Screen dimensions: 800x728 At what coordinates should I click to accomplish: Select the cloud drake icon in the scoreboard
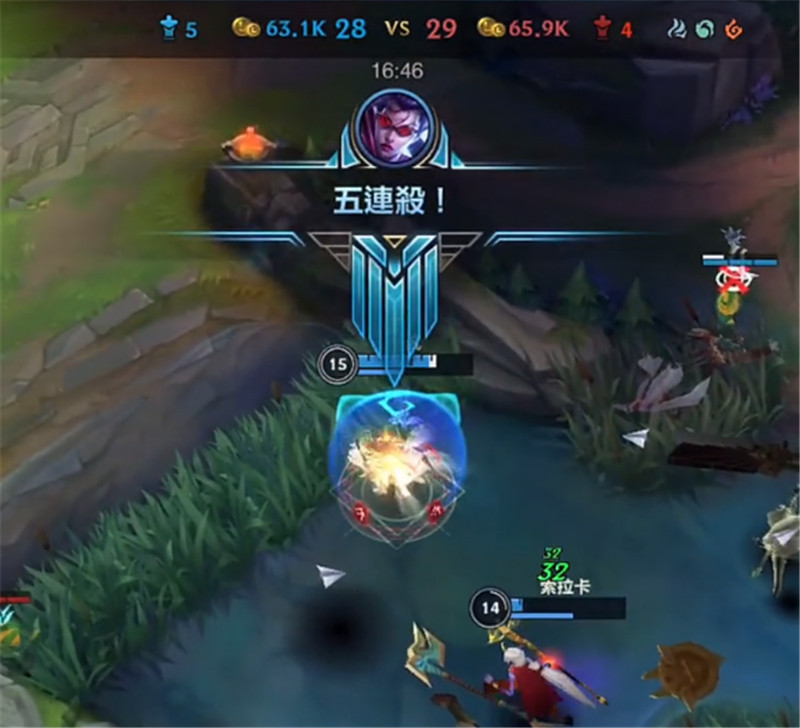(679, 29)
